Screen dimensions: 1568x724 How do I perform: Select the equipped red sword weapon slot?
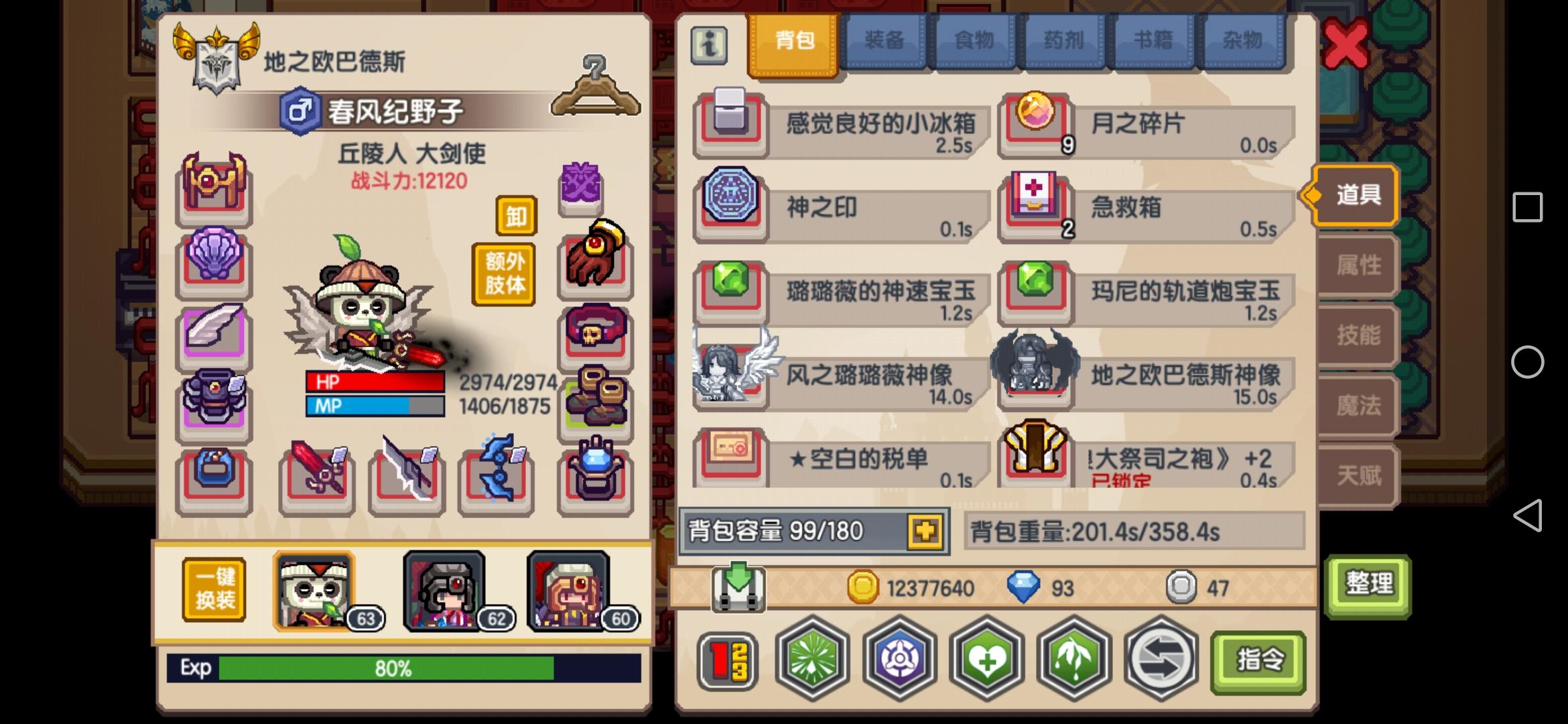click(316, 477)
